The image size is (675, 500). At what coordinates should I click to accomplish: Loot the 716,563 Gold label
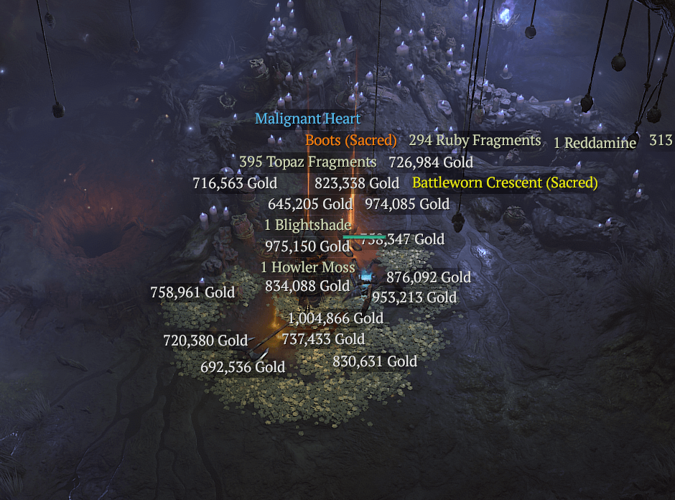[235, 183]
